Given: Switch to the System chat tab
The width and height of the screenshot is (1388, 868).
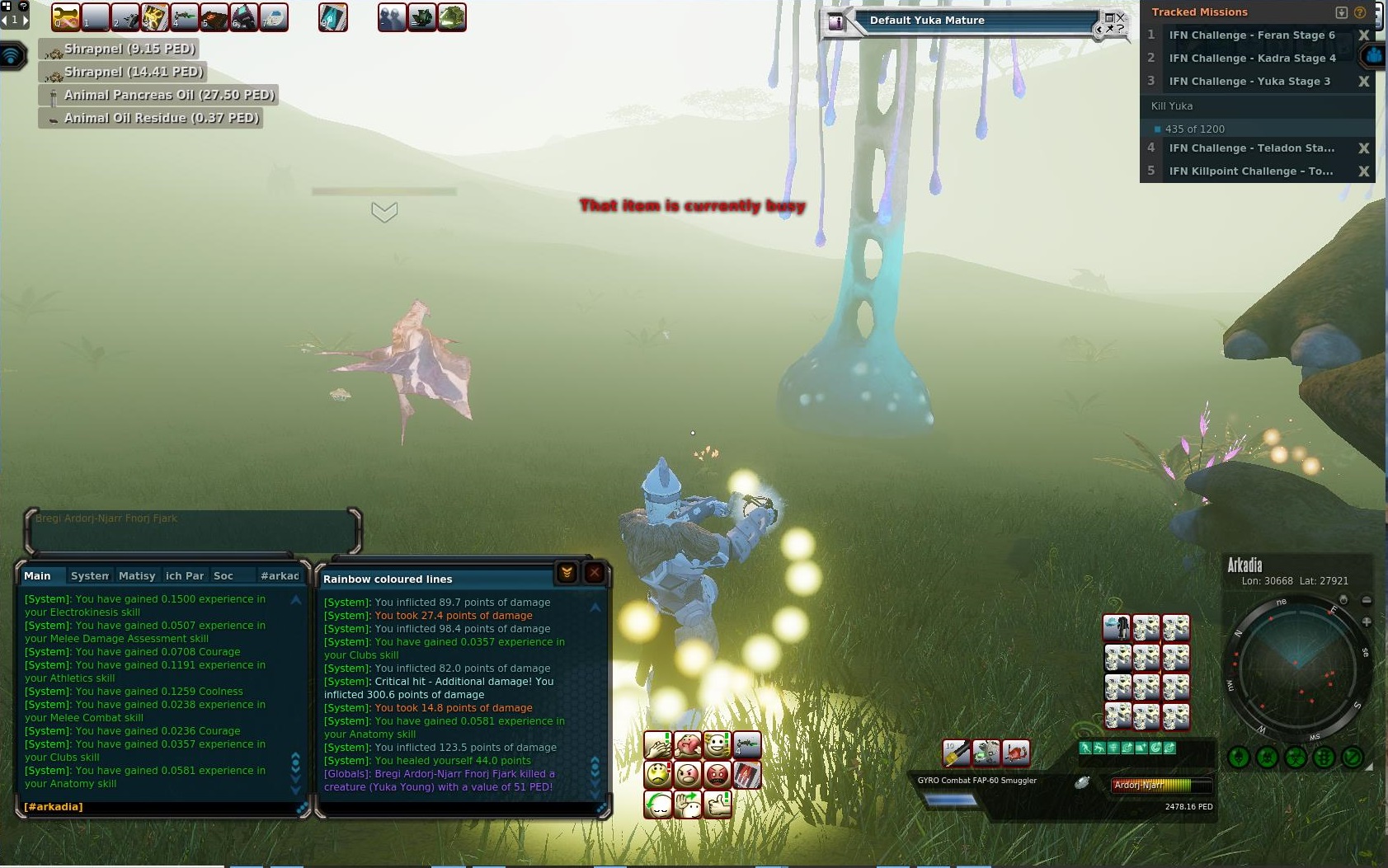Looking at the screenshot, I should 89,576.
